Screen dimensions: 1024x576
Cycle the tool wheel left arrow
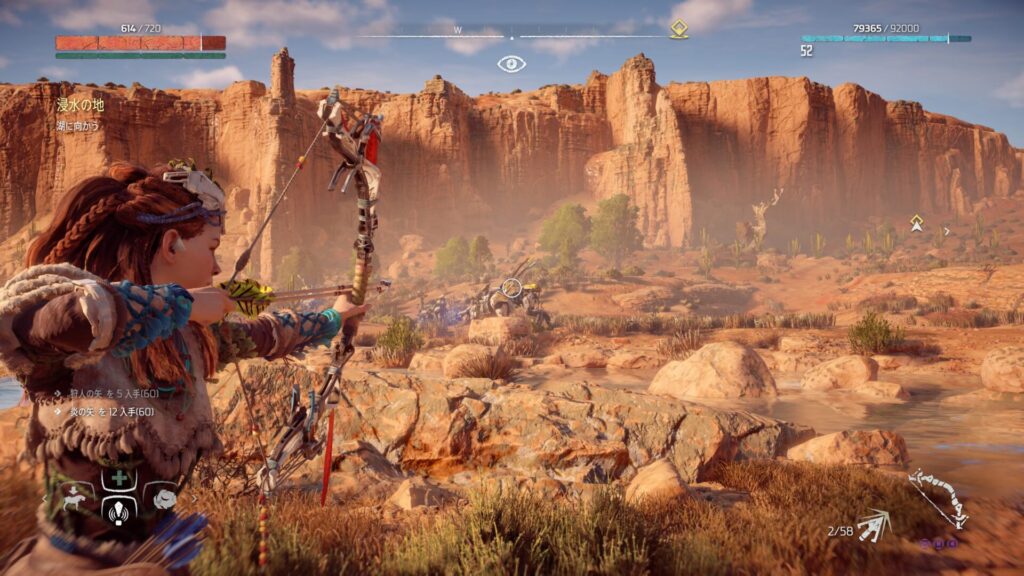[45, 497]
